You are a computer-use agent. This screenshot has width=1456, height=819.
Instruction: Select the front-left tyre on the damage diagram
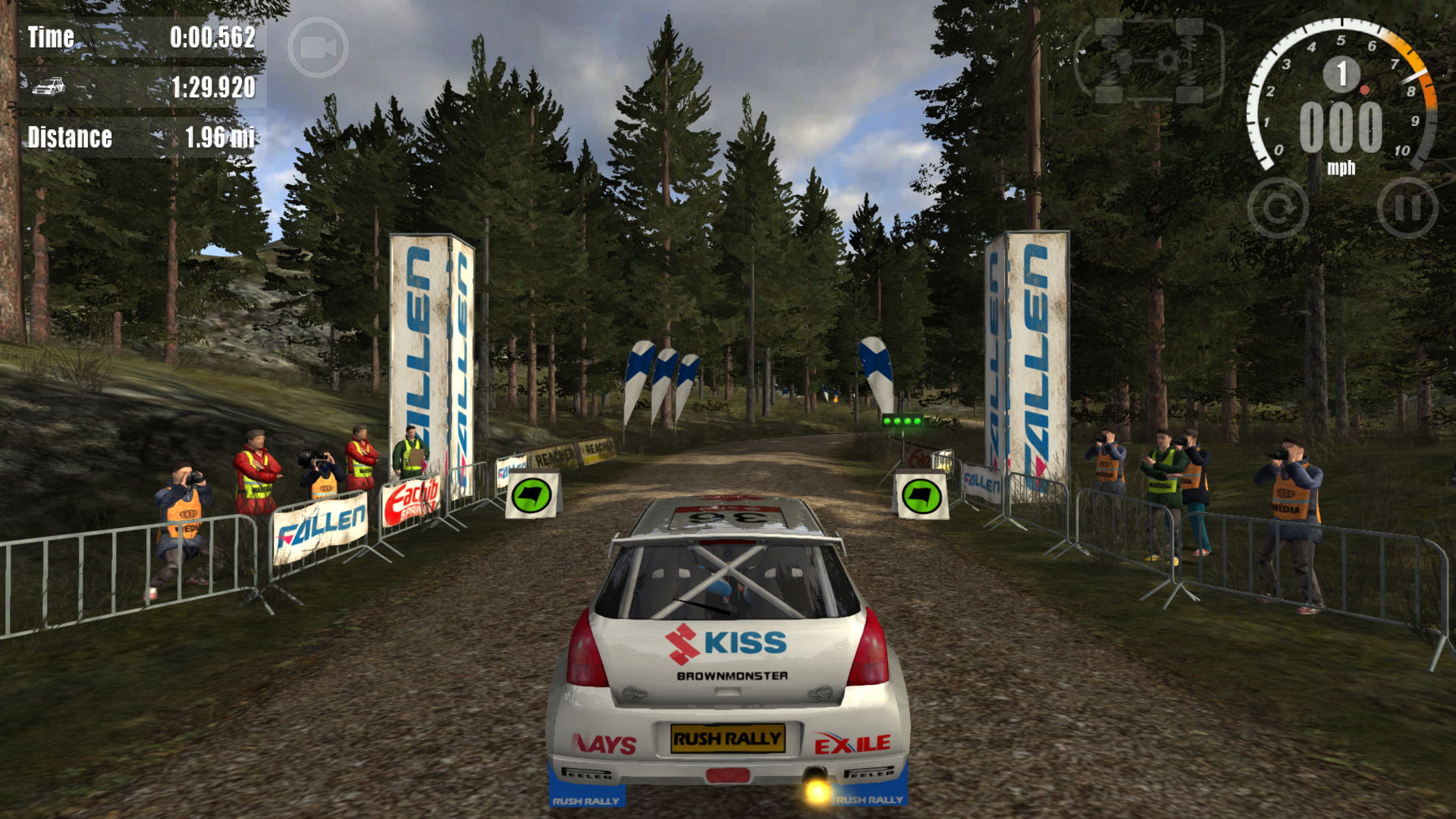click(x=1109, y=27)
